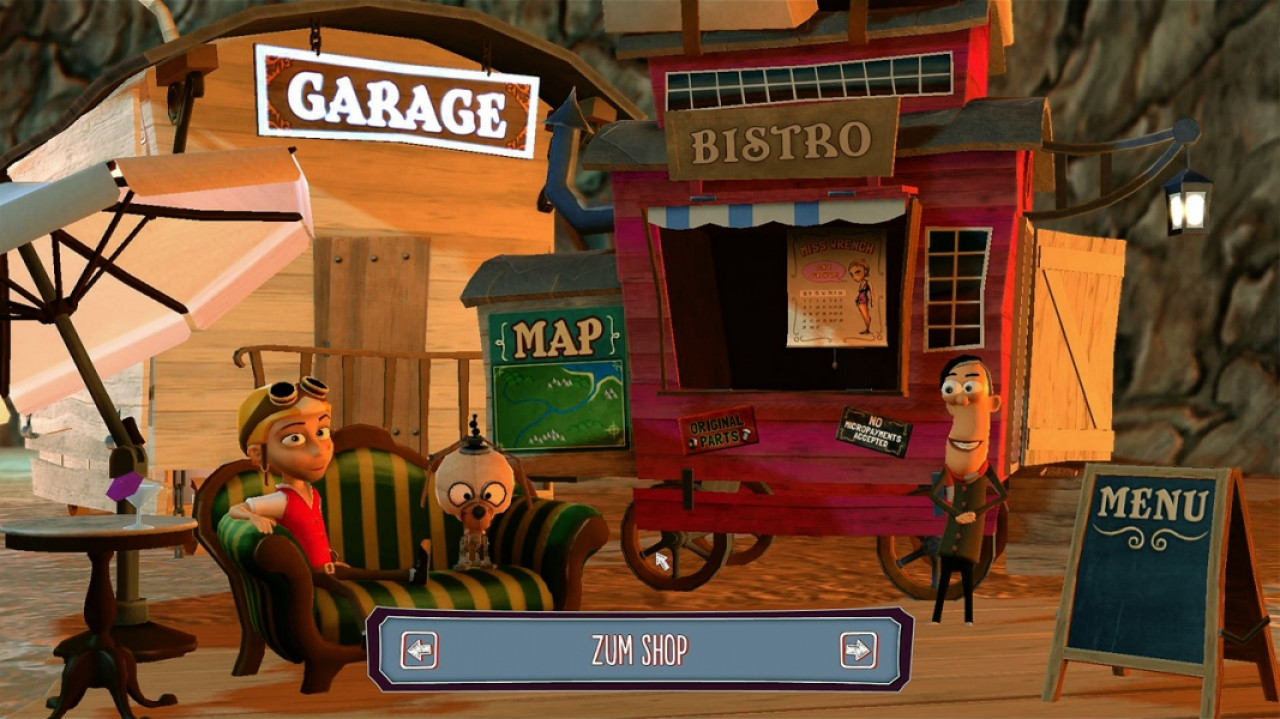Confirm the ZUM SHOP selection
The image size is (1280, 719).
point(639,650)
